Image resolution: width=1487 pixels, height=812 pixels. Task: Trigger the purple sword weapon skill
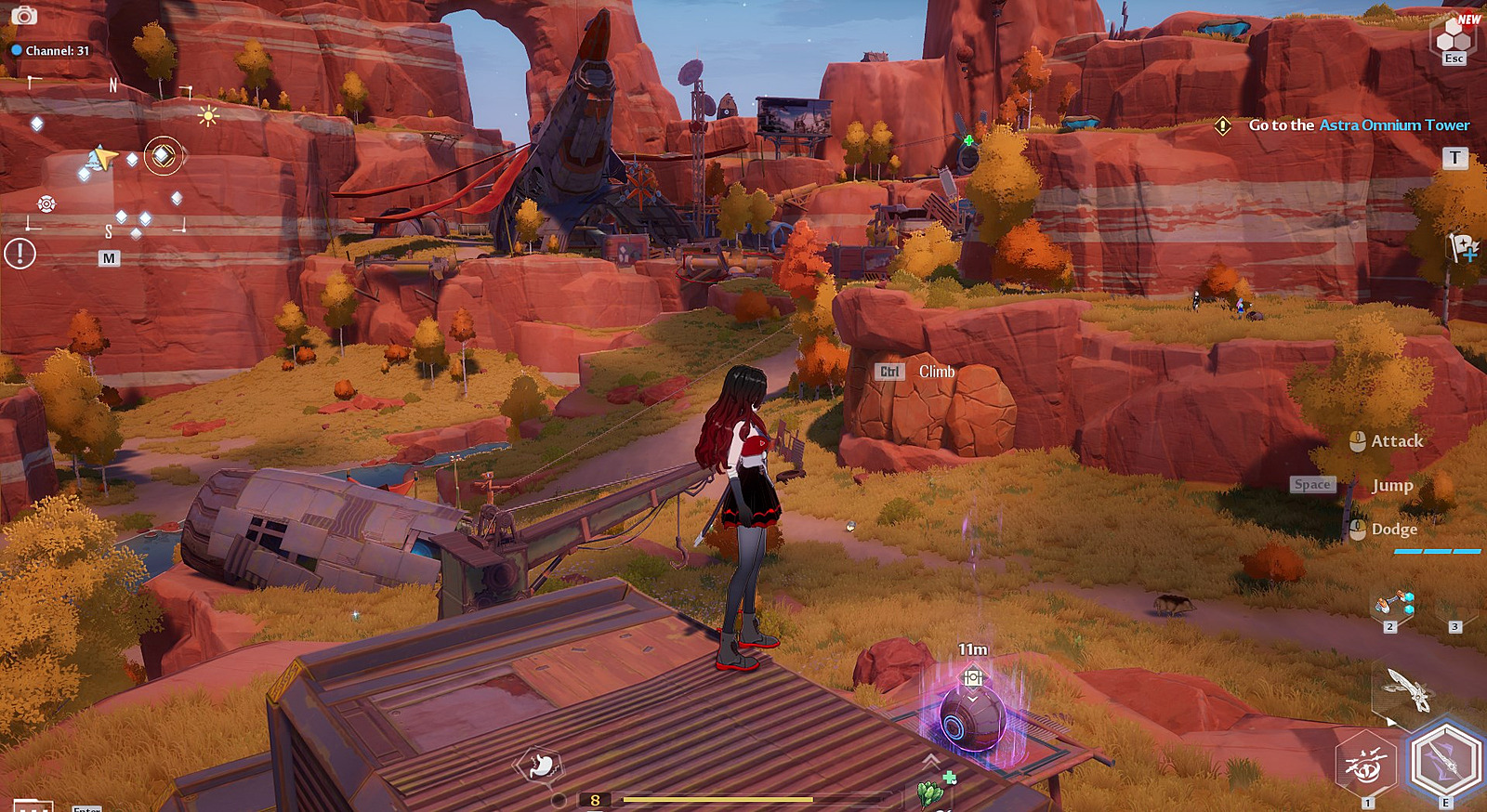coord(1445,761)
